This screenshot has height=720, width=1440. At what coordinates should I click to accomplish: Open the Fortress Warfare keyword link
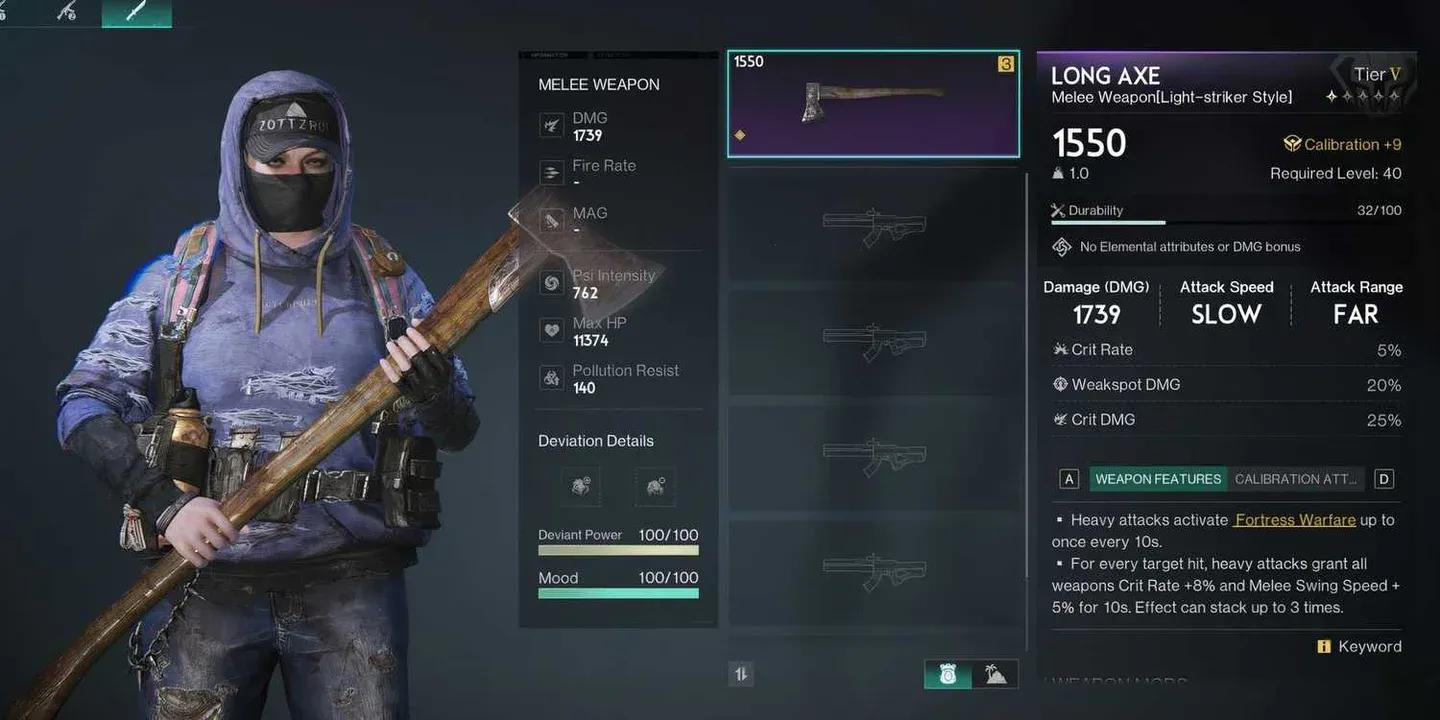click(1293, 519)
